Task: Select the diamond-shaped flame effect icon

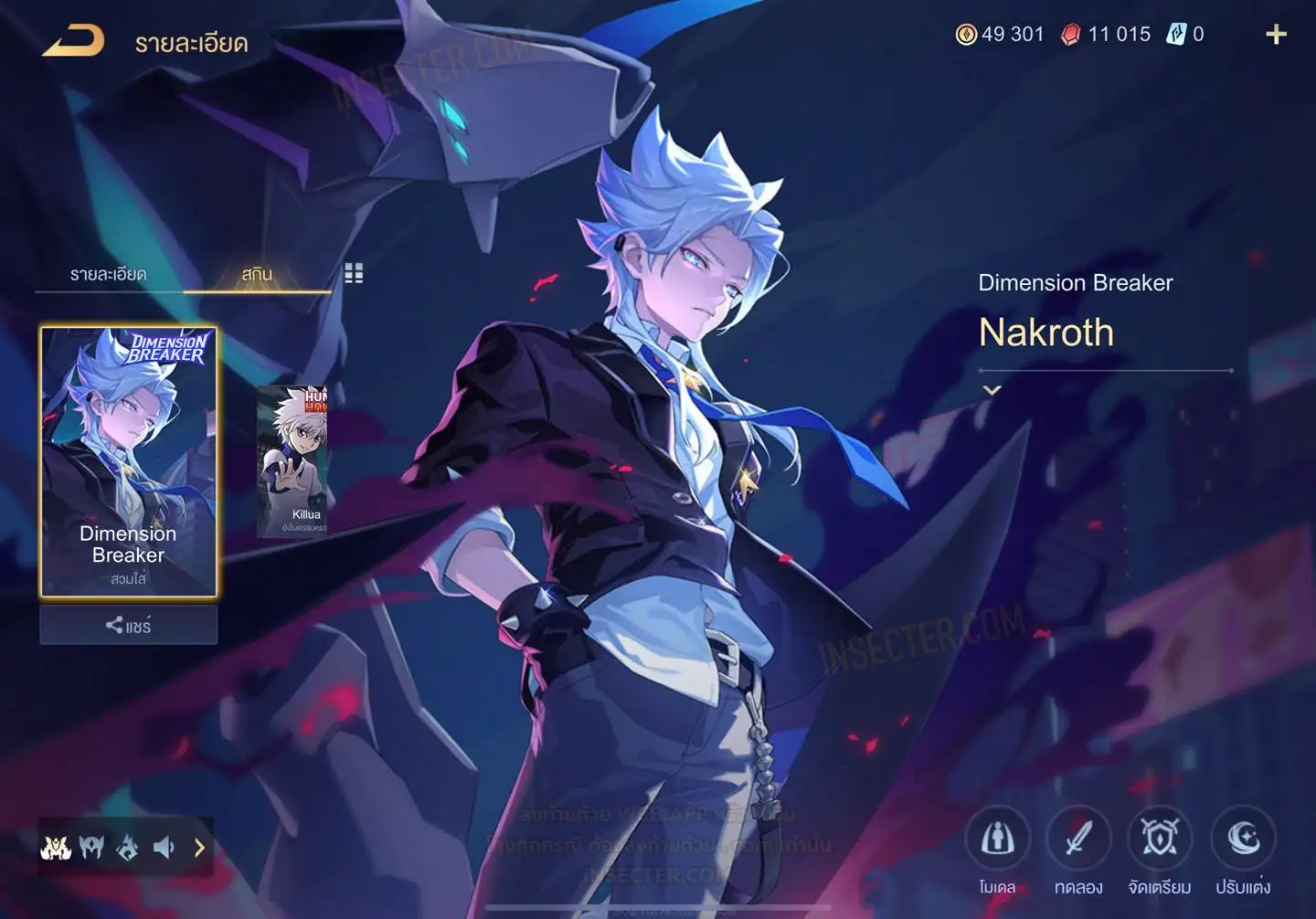Action: point(128,848)
